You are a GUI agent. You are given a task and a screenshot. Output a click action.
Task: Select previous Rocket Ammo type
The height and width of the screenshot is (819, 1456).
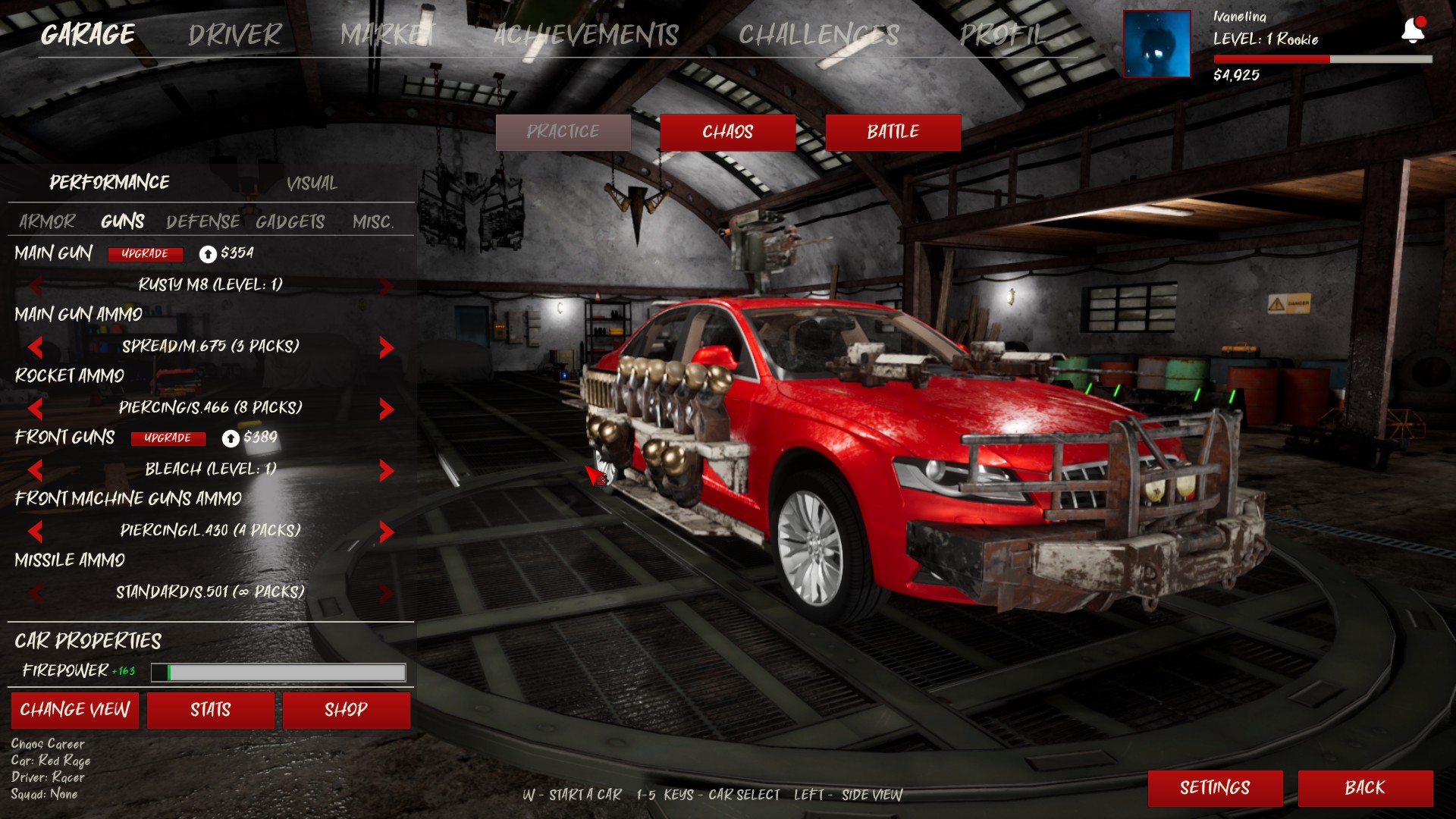point(35,409)
